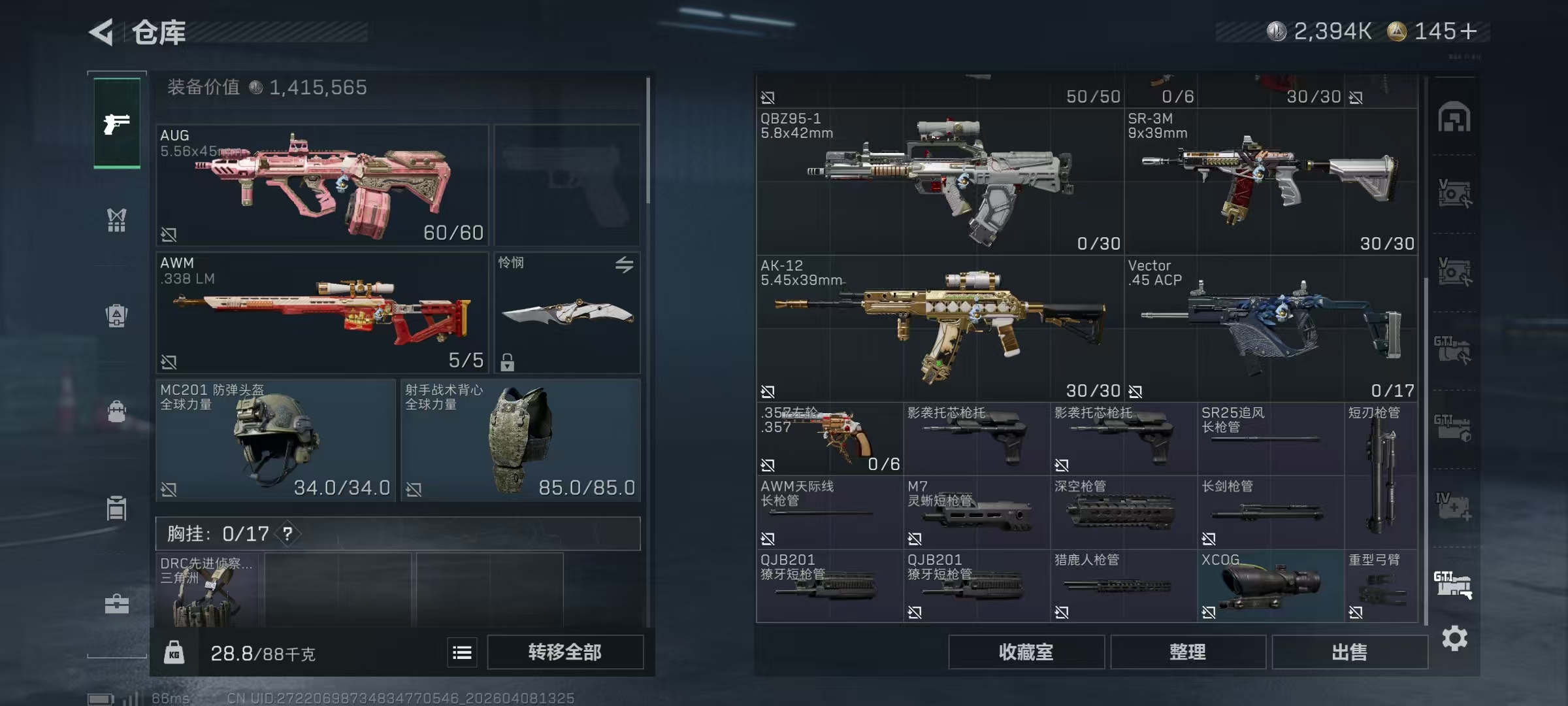Open the gear settings icon

(x=1454, y=639)
